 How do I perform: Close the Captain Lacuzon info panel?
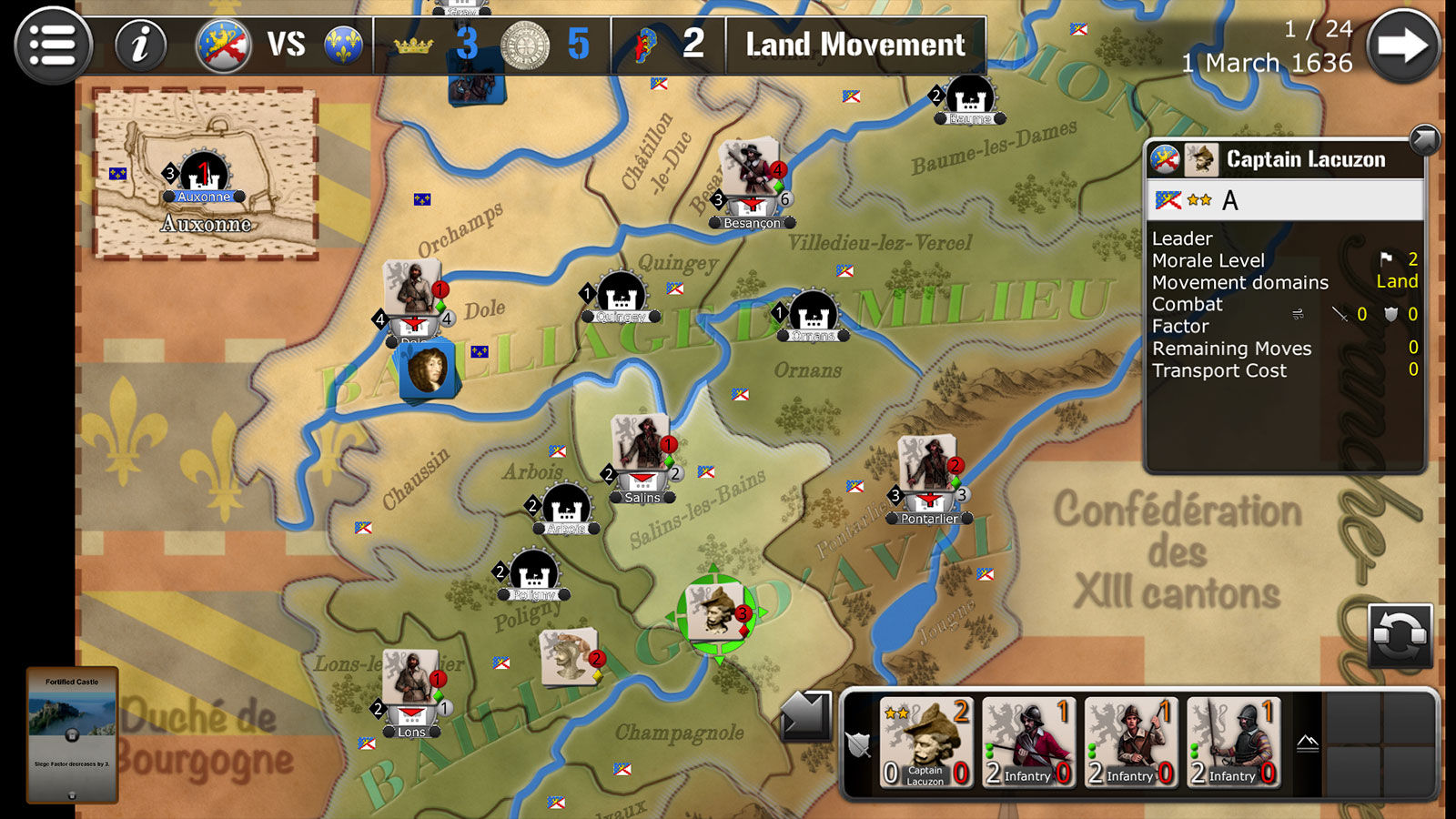click(x=1424, y=139)
